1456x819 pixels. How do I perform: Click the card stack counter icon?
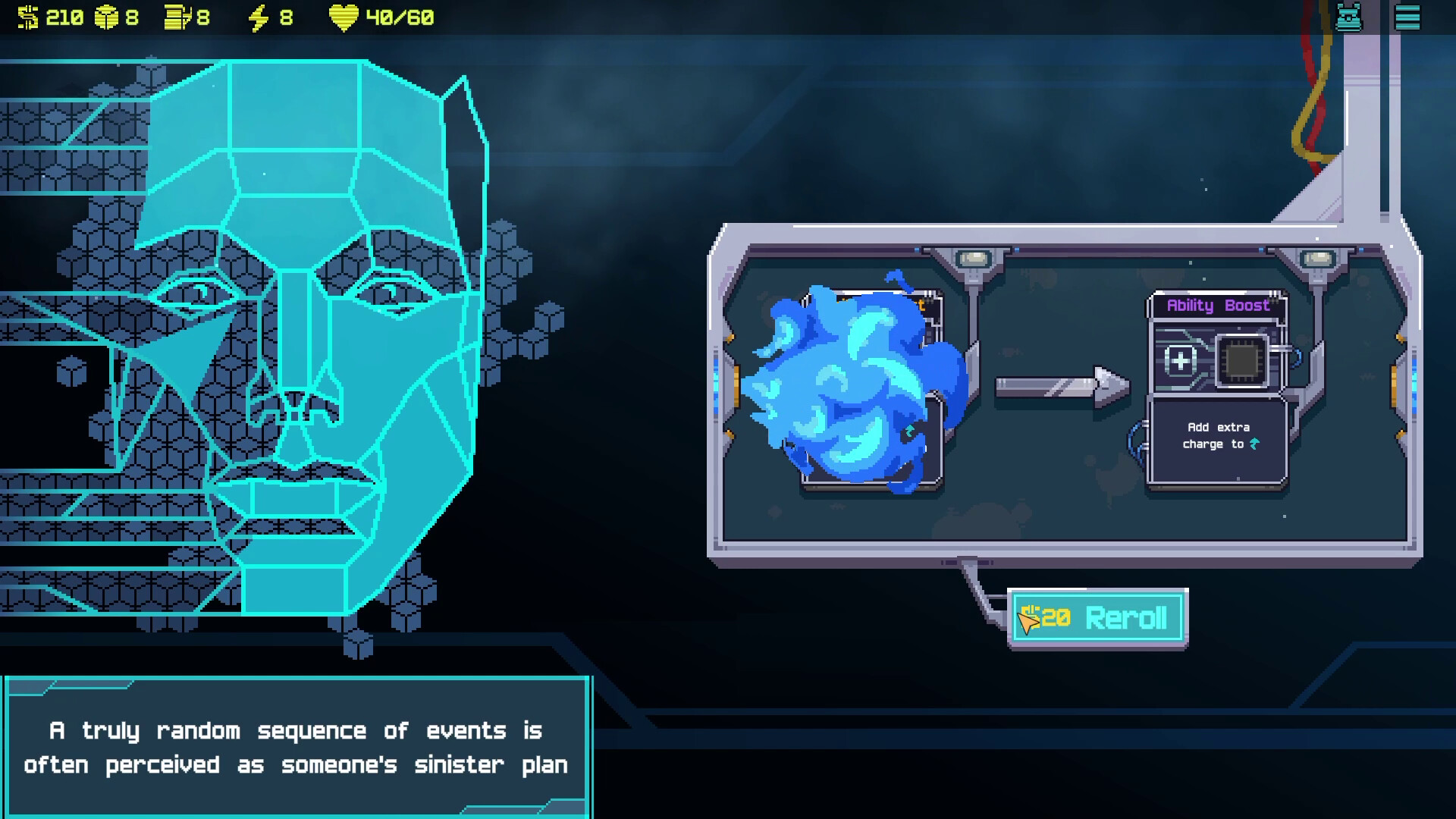177,17
